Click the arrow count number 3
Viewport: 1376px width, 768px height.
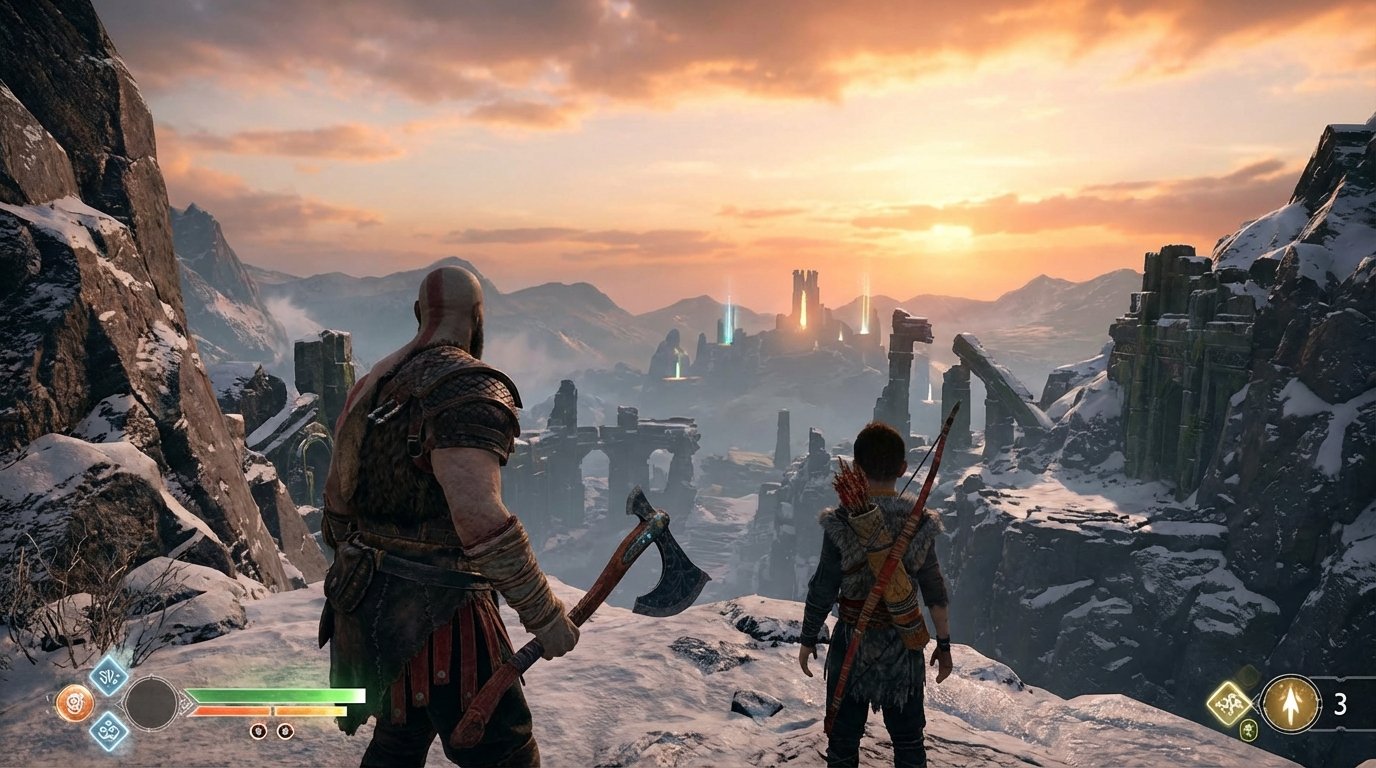tap(1341, 704)
